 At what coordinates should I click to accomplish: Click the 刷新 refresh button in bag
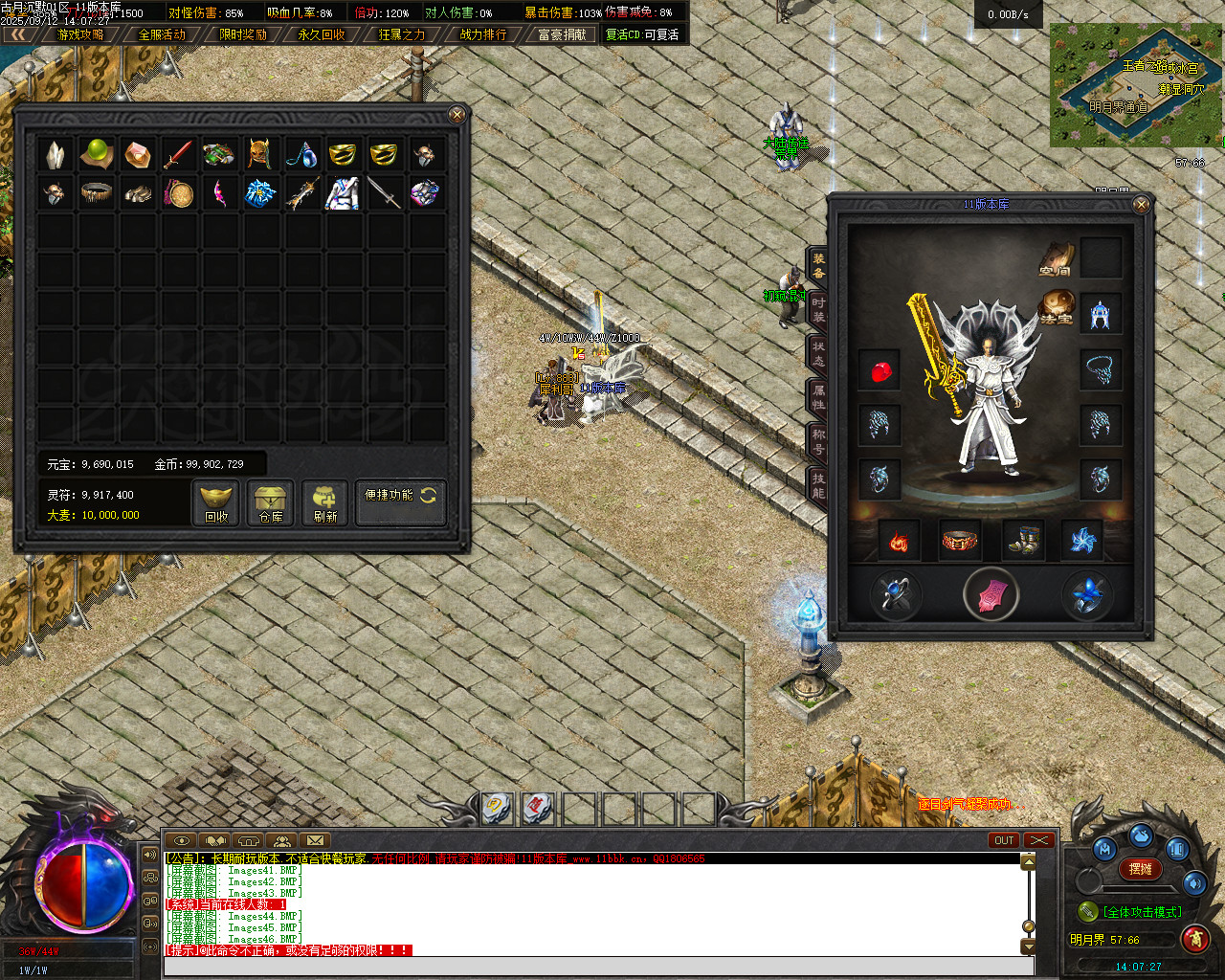325,503
